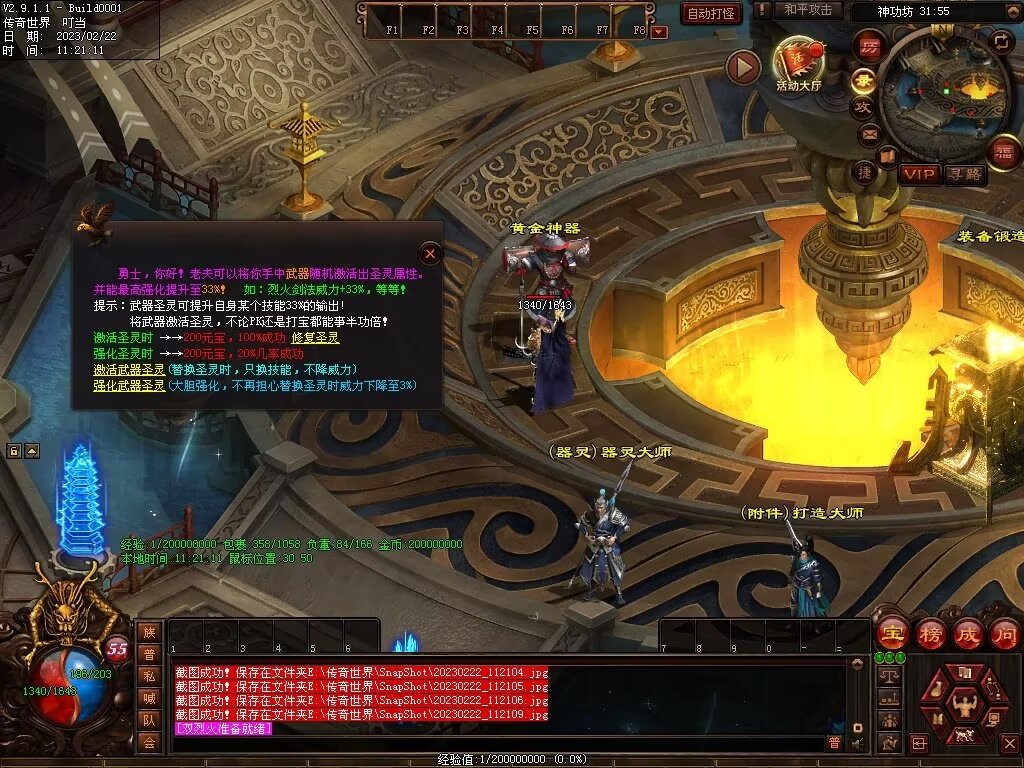Image resolution: width=1024 pixels, height=768 pixels.
Task: Open the 成 achievements button
Action: pos(967,634)
